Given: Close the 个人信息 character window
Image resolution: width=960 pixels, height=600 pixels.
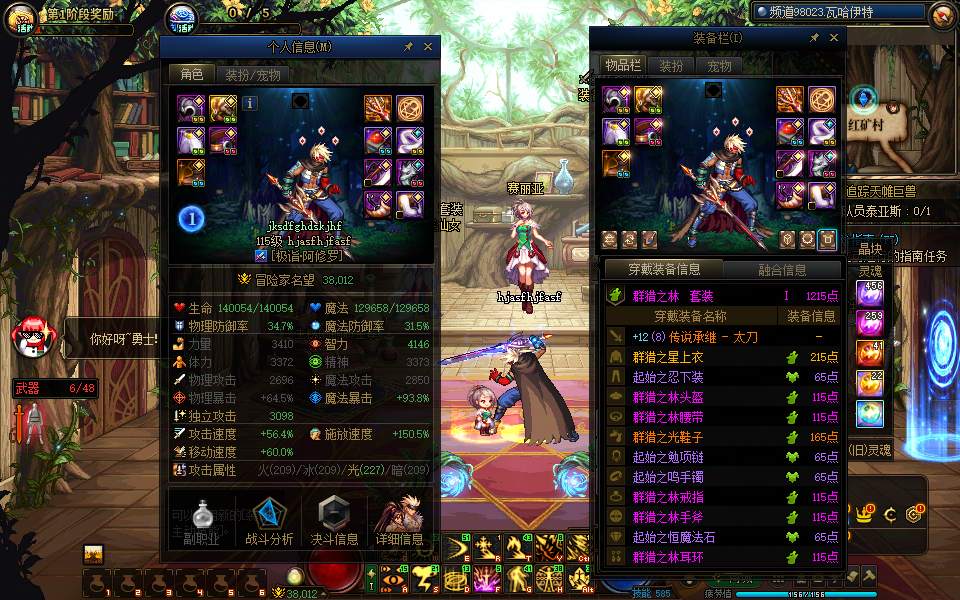Looking at the screenshot, I should click(428, 47).
